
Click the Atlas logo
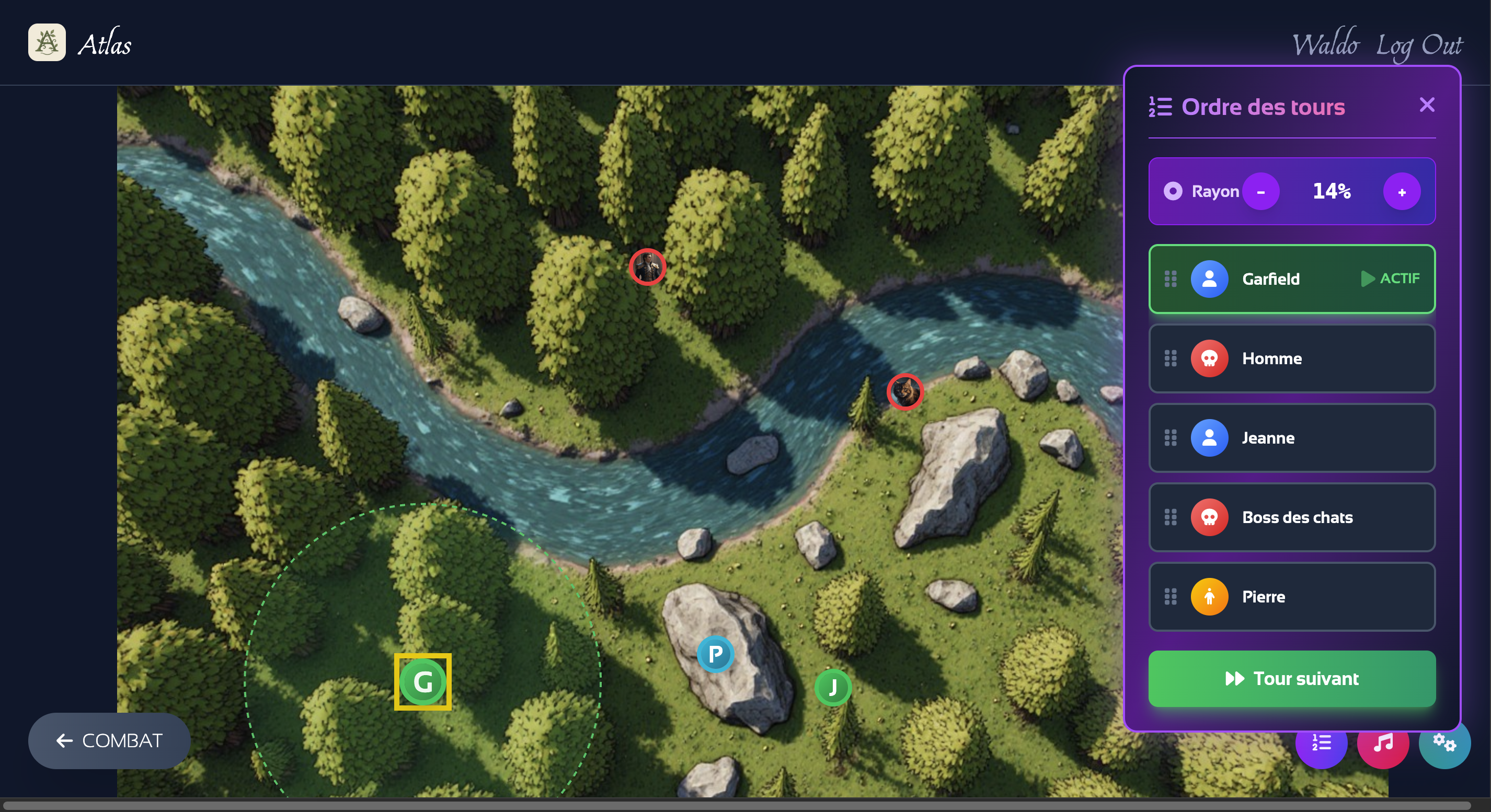47,42
